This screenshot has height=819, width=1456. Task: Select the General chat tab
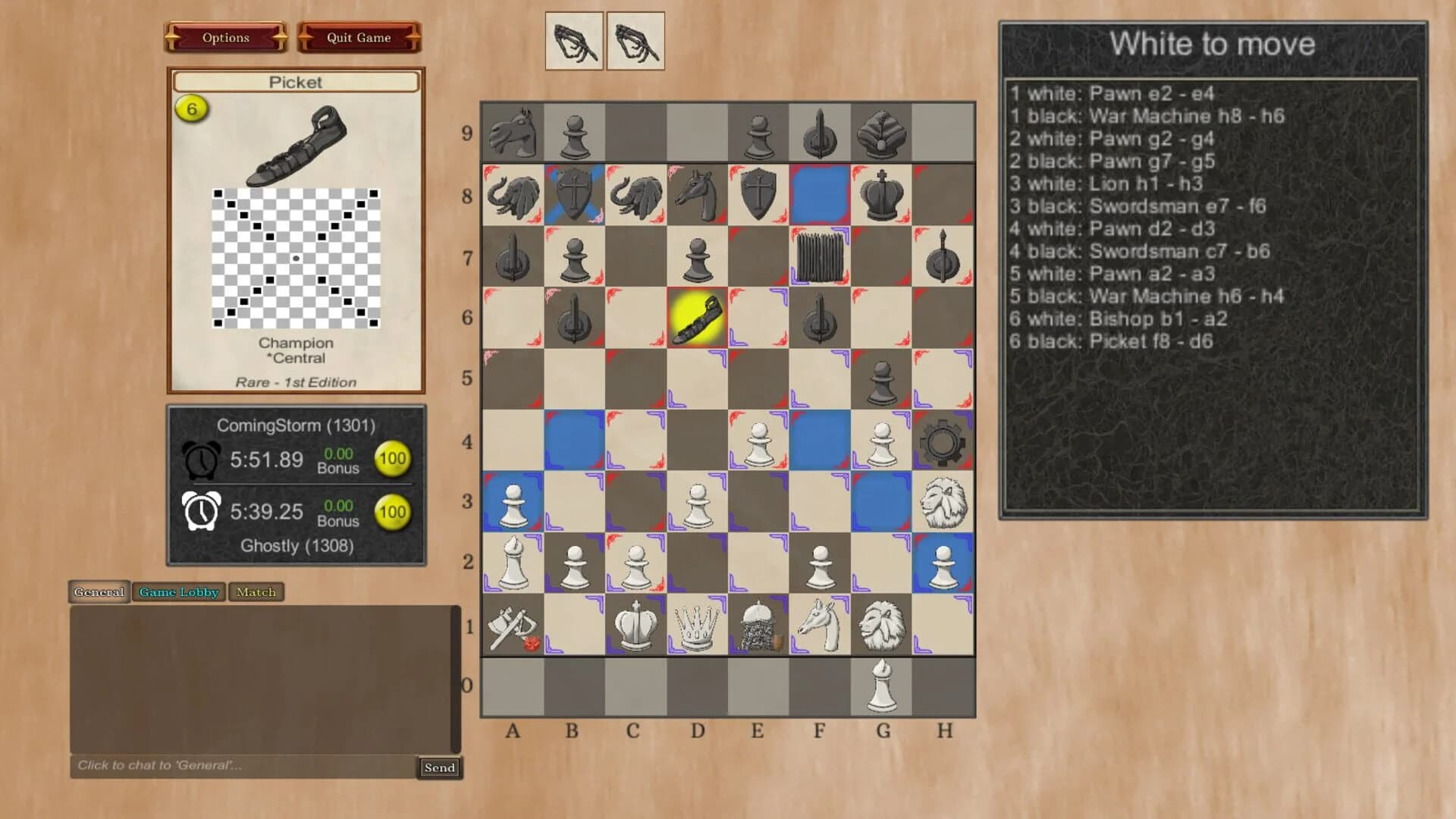(x=99, y=592)
